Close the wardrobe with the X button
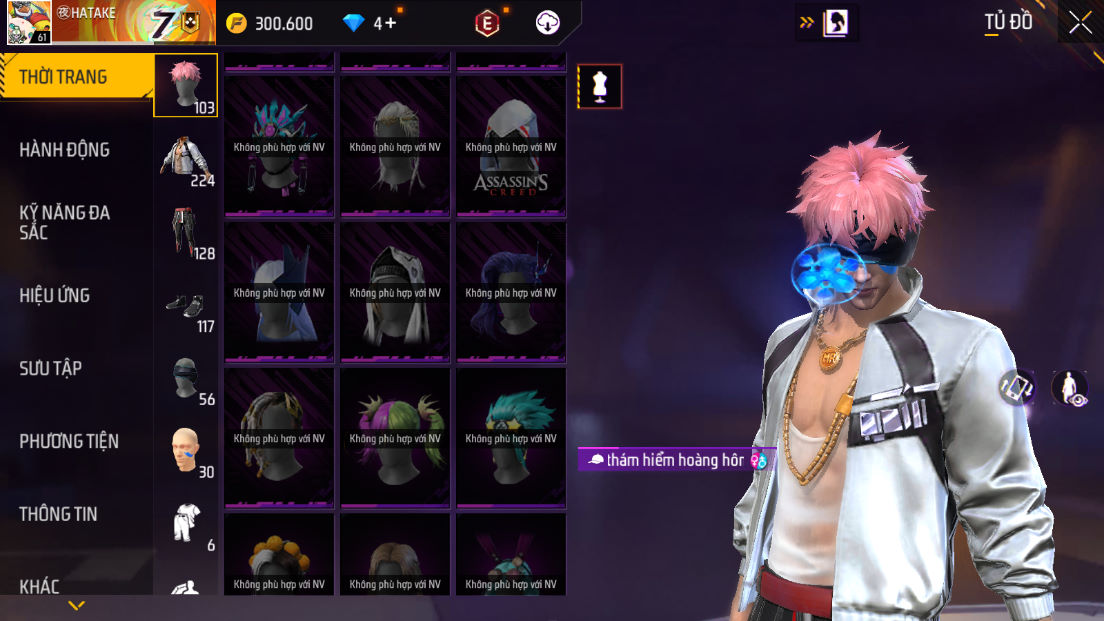 coord(1080,22)
